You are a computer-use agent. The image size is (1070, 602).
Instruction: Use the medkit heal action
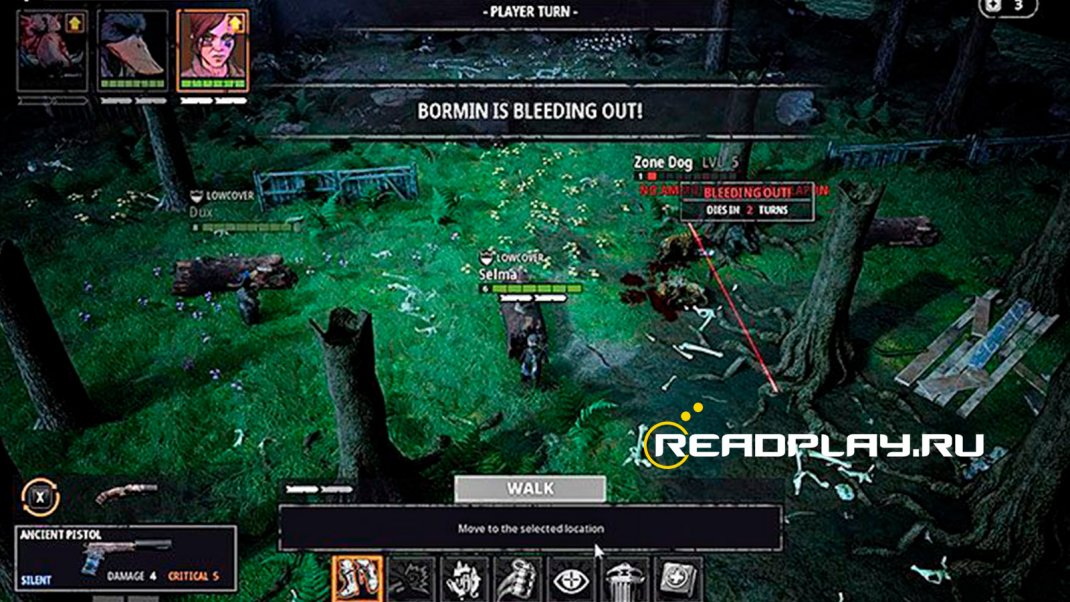coord(679,580)
